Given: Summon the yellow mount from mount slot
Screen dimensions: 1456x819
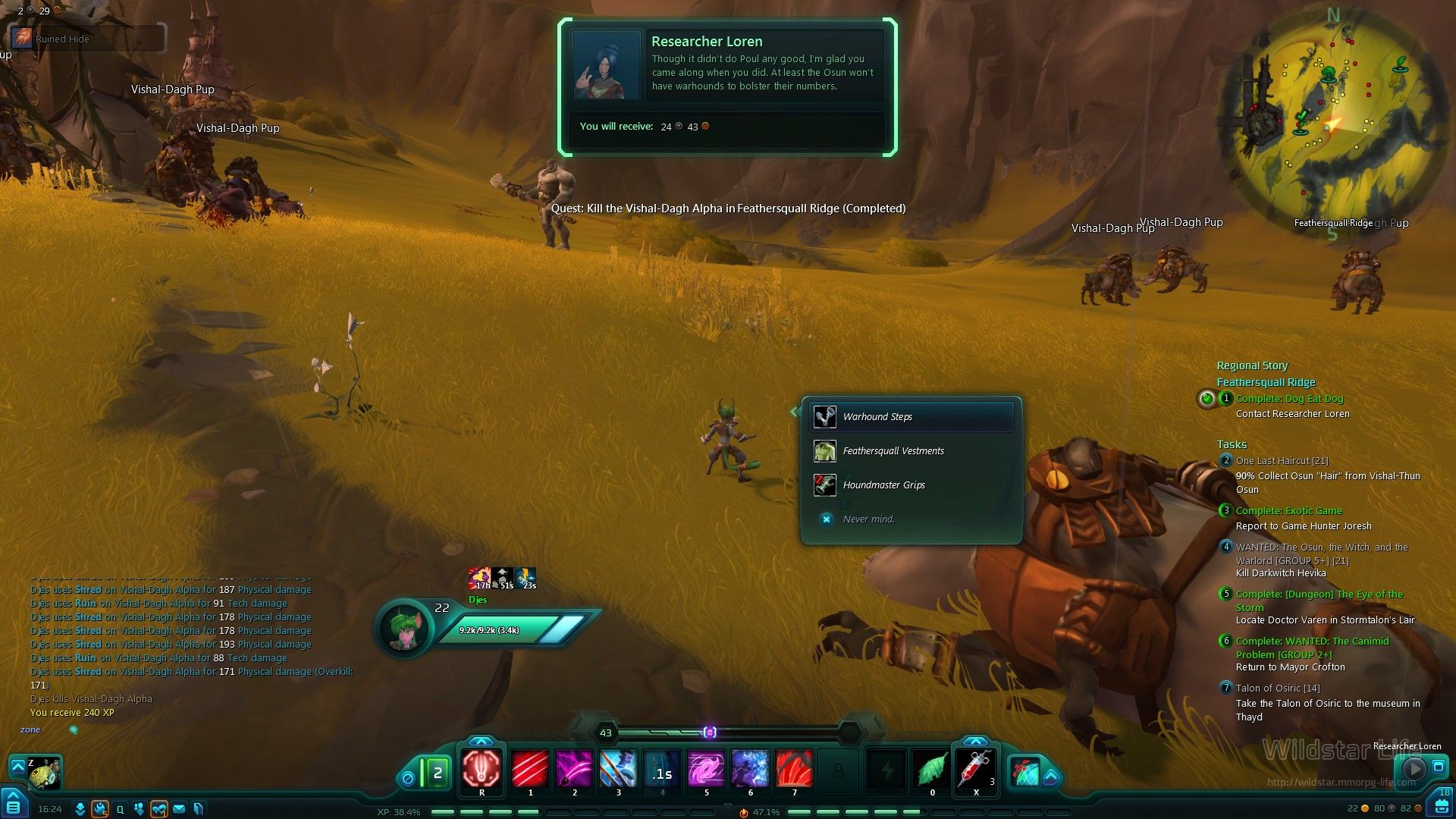Looking at the screenshot, I should point(44,773).
